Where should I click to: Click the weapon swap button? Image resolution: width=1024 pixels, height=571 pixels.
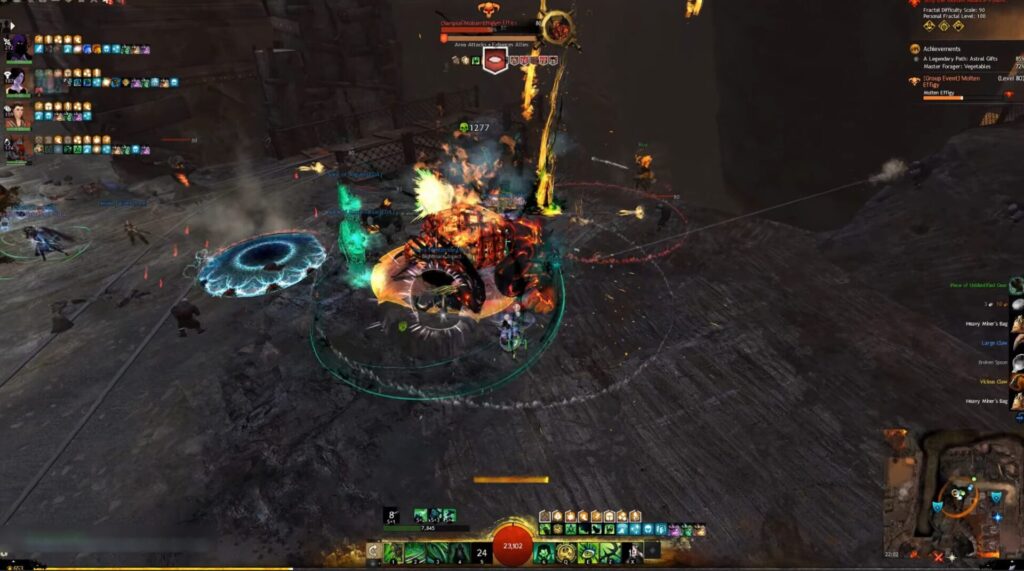pos(373,551)
